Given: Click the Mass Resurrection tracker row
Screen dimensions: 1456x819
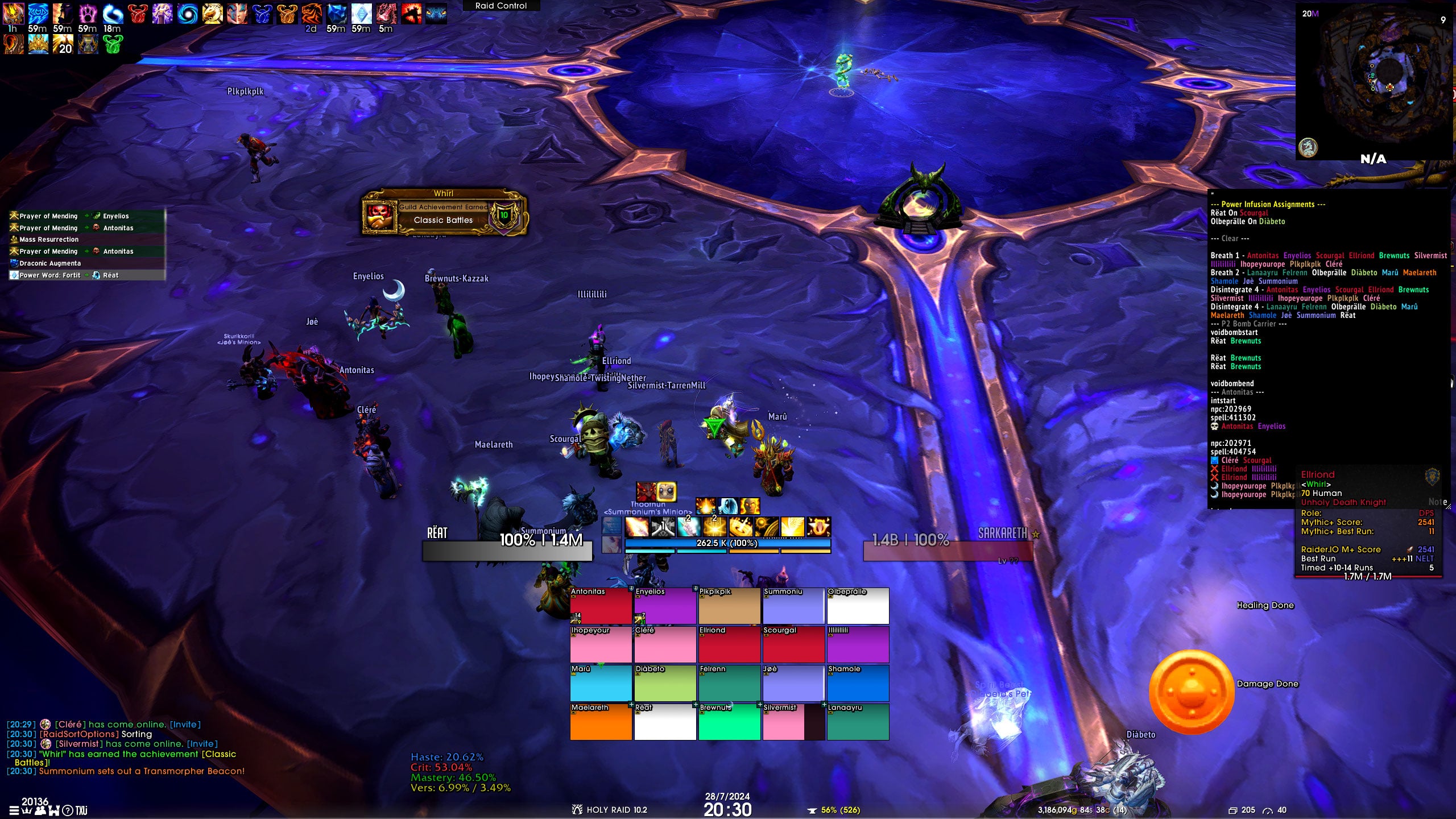Looking at the screenshot, I should point(86,239).
